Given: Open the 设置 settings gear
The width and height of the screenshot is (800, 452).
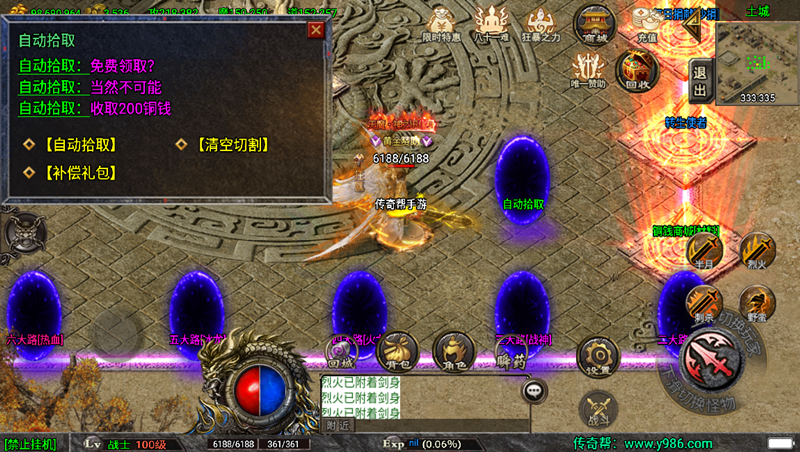Looking at the screenshot, I should point(598,356).
